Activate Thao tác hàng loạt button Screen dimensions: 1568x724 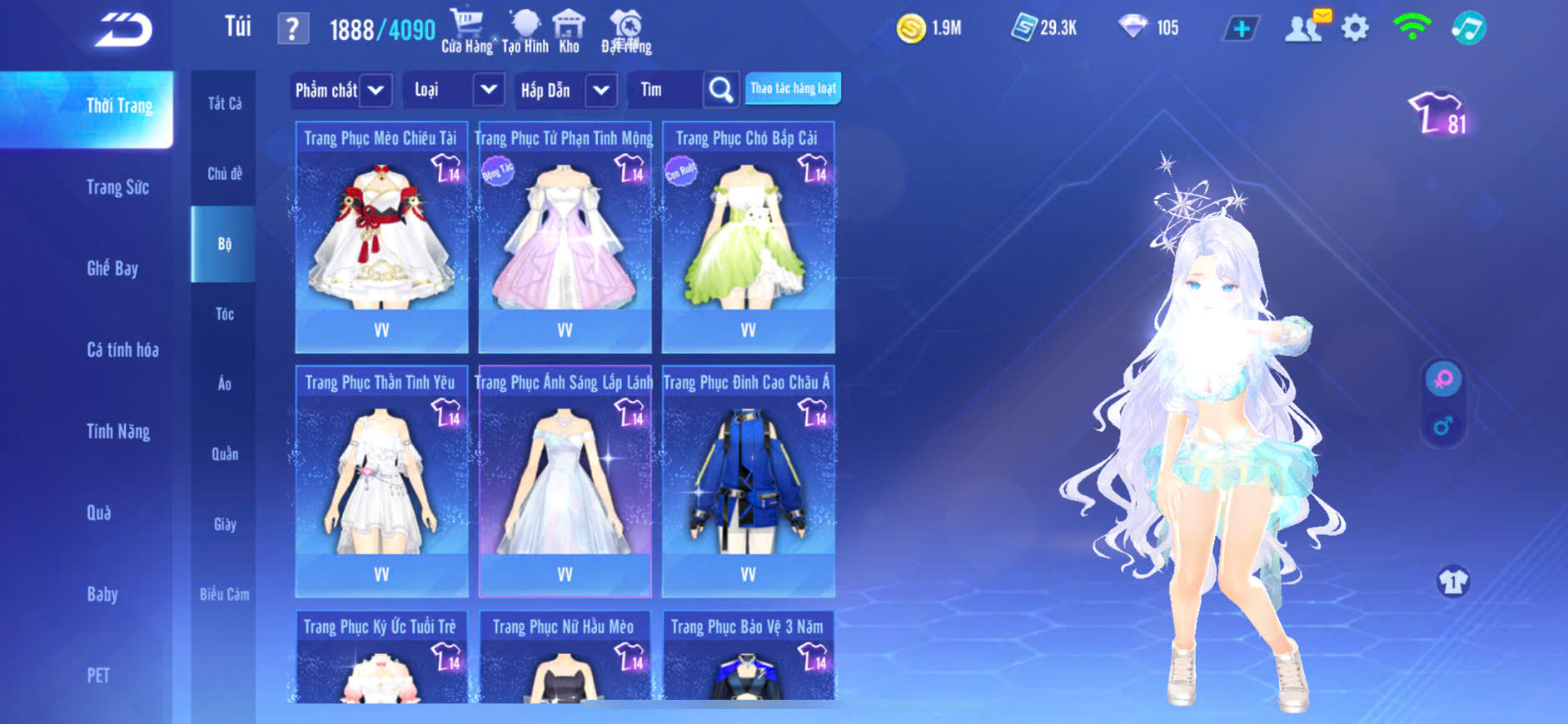793,88
